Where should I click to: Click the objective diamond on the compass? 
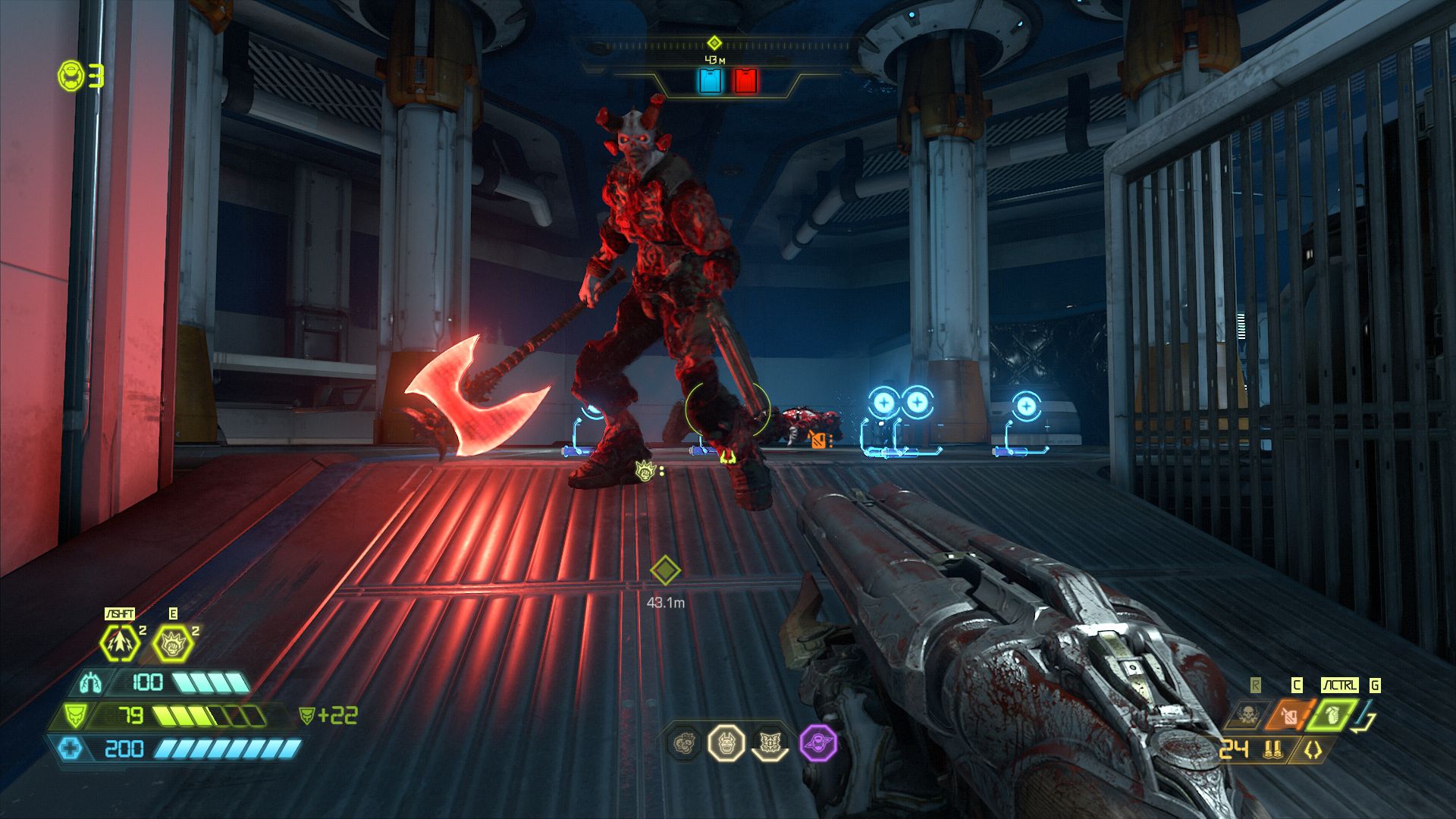[714, 43]
